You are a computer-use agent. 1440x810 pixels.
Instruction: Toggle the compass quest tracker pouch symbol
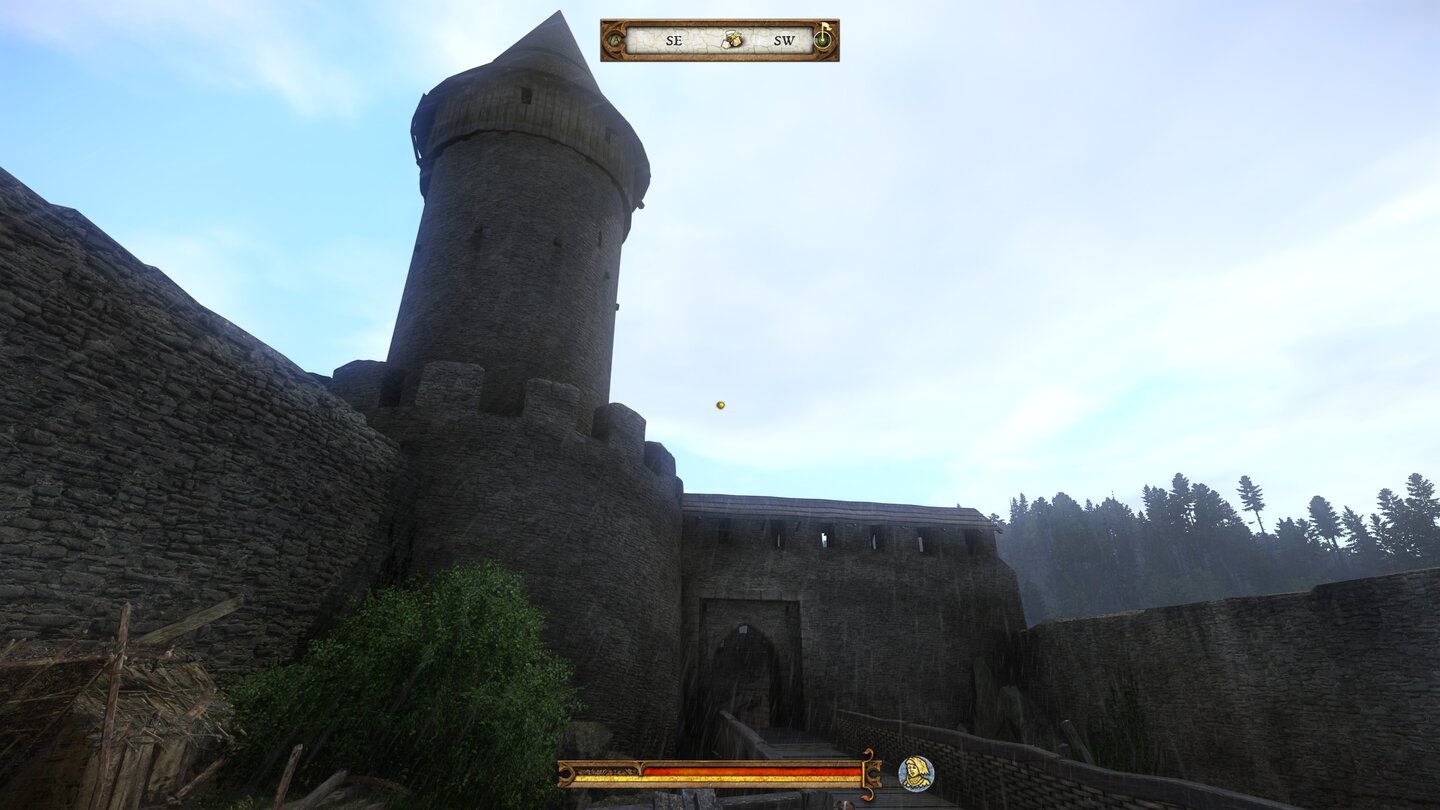point(731,41)
